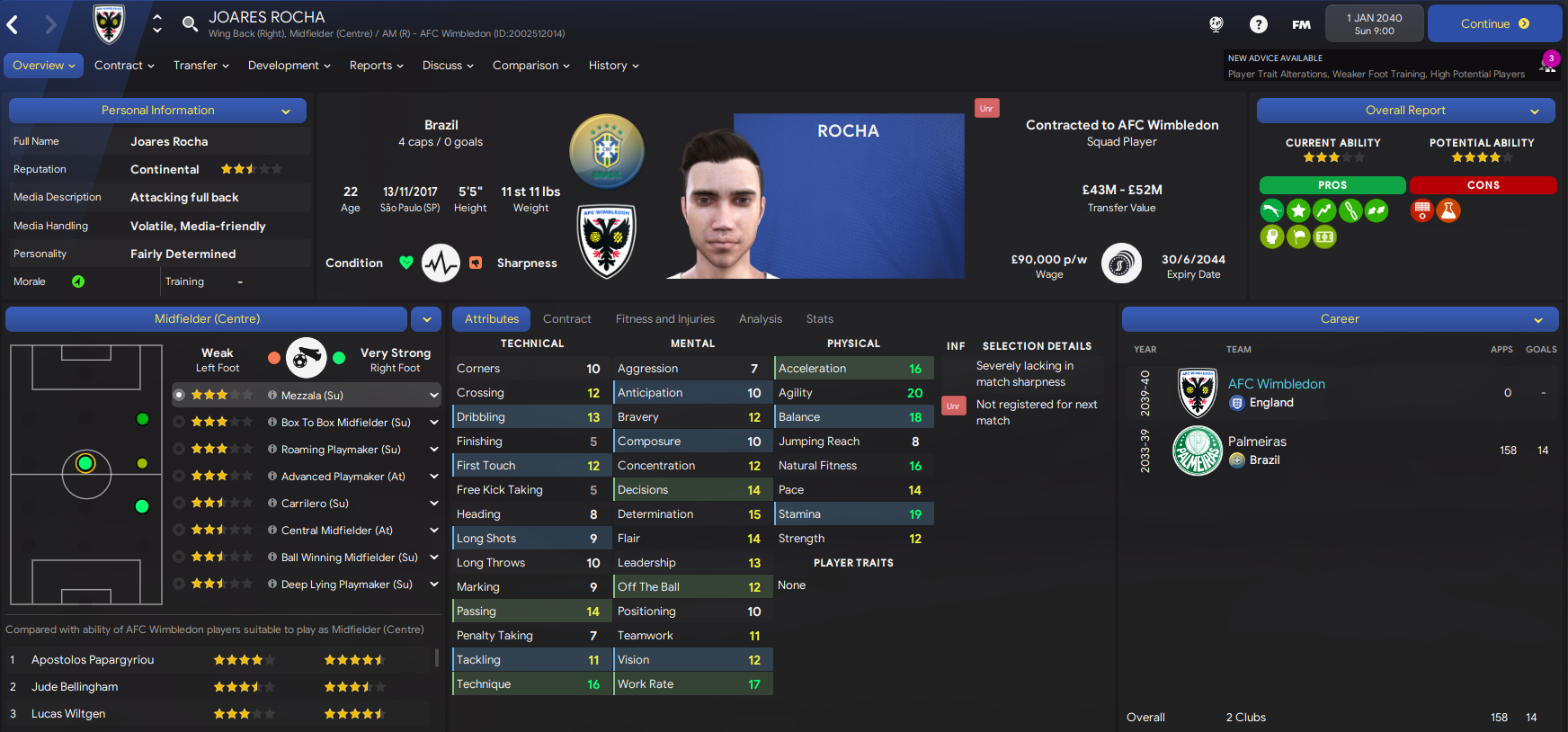This screenshot has width=1568, height=732.
Task: Open the Reports menu
Action: [x=376, y=66]
